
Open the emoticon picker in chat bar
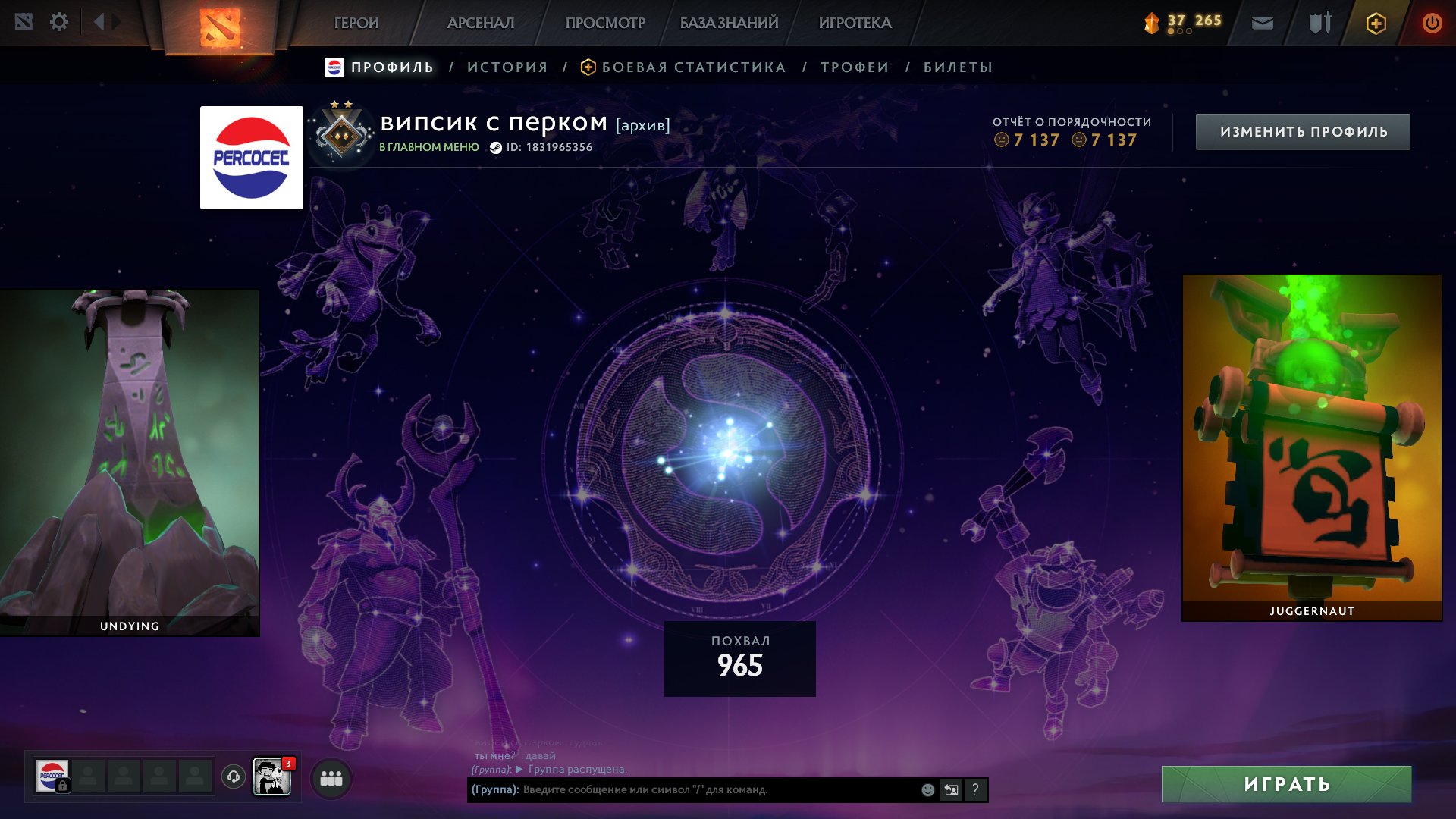(927, 789)
